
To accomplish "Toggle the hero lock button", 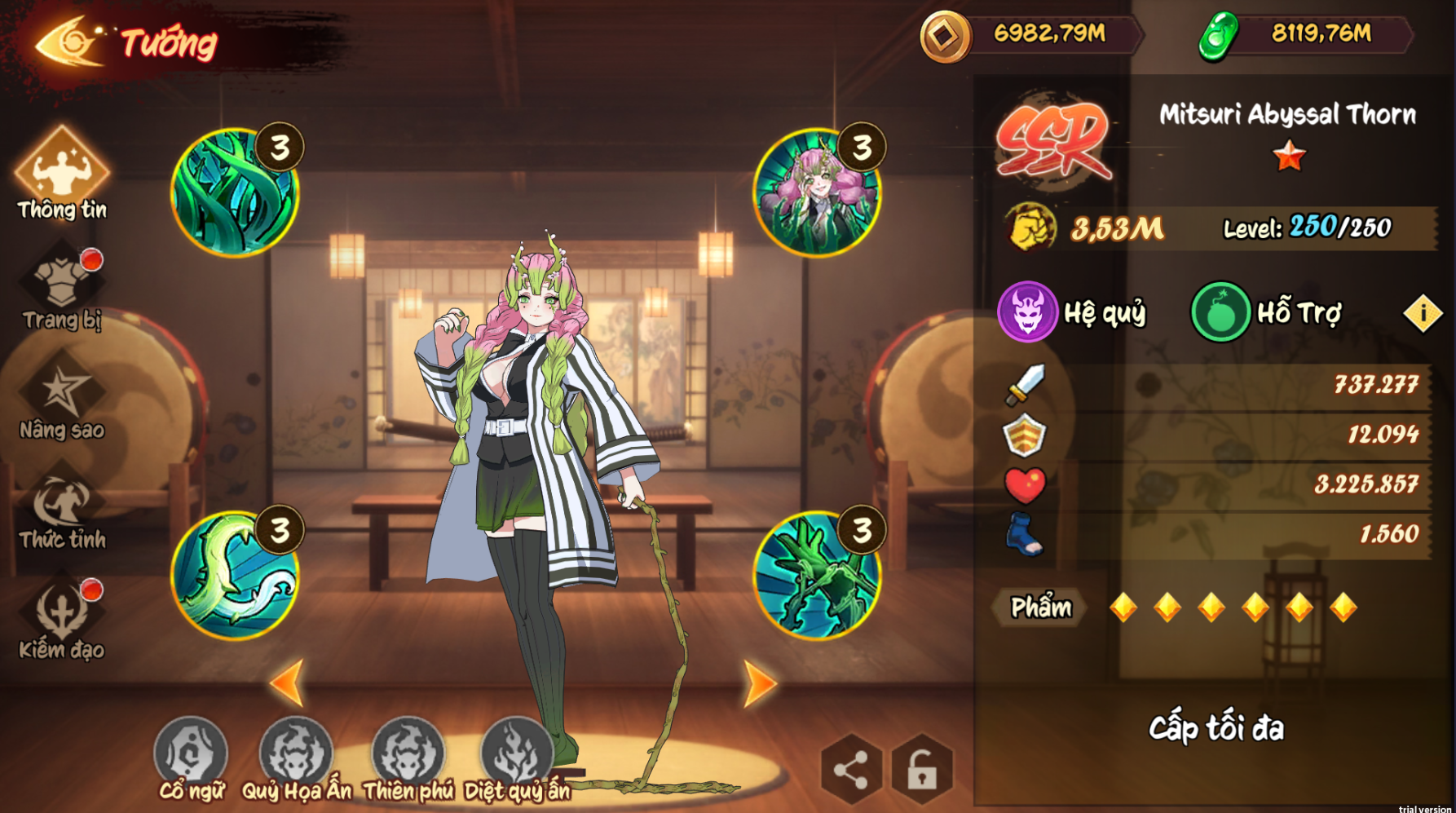I will click(x=922, y=769).
